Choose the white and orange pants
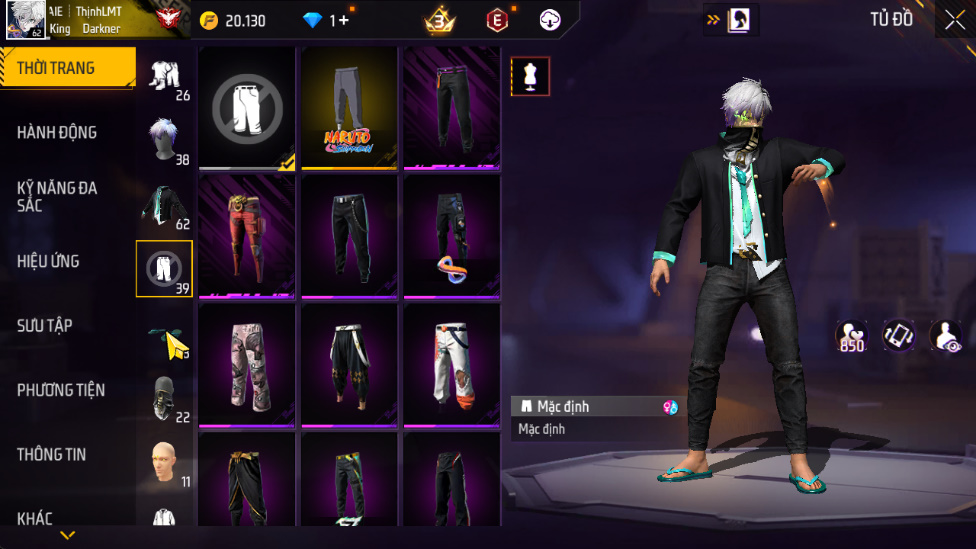The height and width of the screenshot is (549, 976). pos(451,364)
